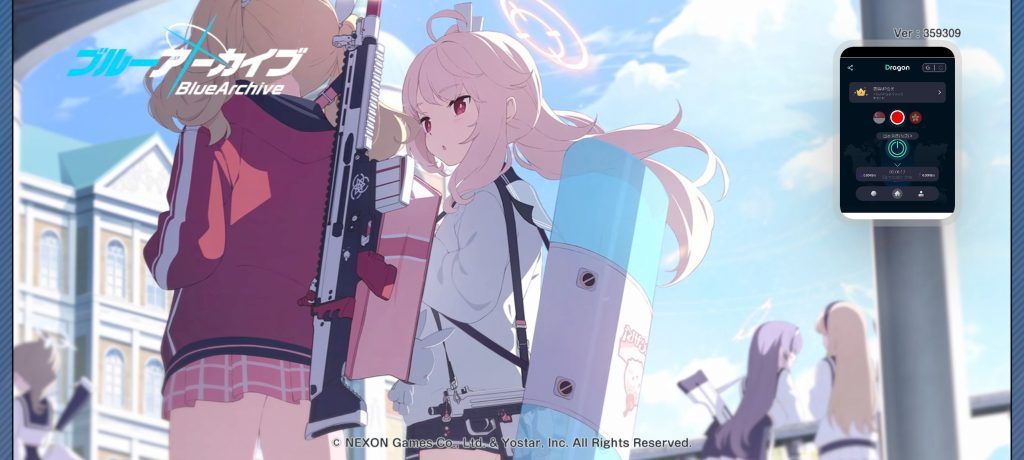Open the profile tab in Dragon app
This screenshot has width=1024, height=460.
(x=920, y=194)
